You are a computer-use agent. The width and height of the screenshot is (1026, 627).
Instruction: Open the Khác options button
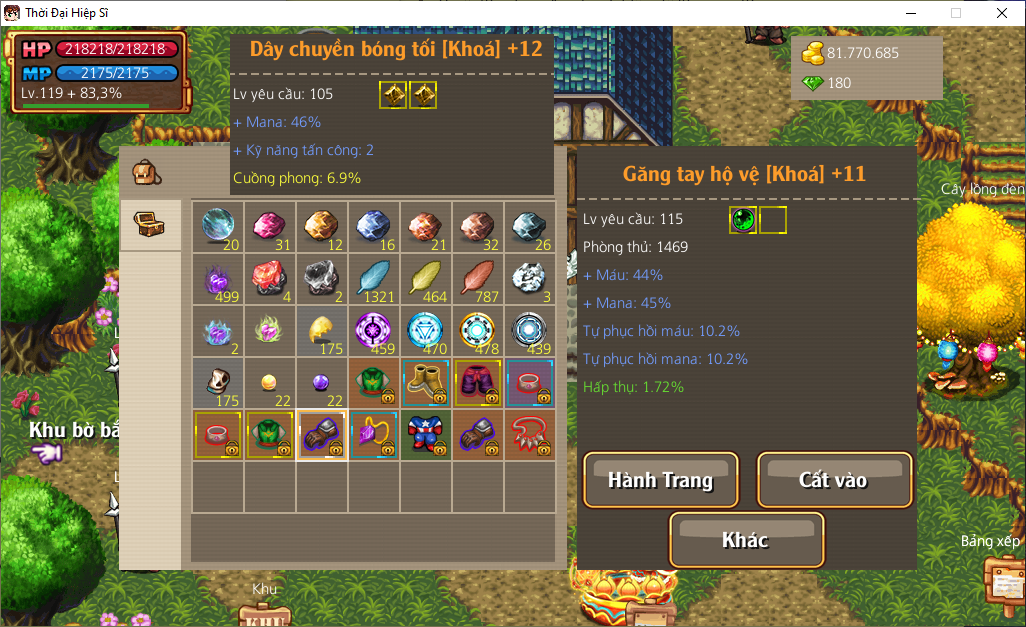coord(746,540)
